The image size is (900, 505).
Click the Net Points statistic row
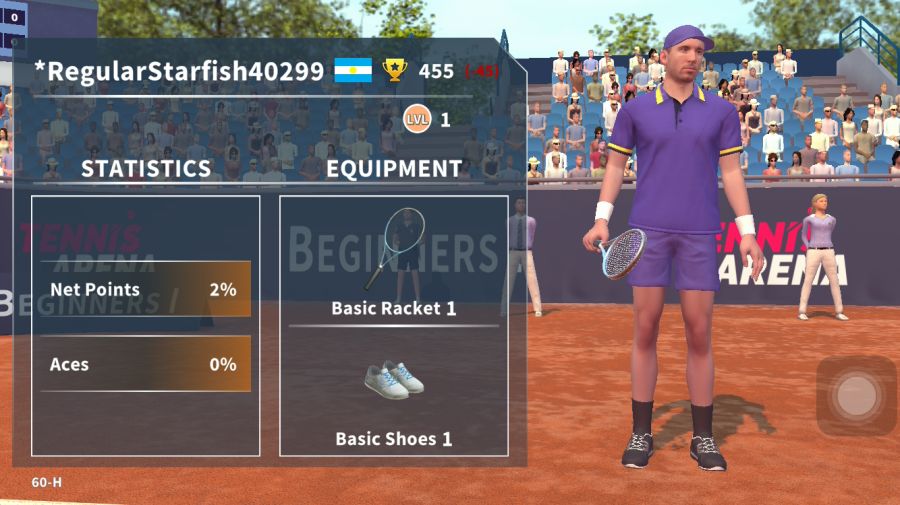click(145, 290)
